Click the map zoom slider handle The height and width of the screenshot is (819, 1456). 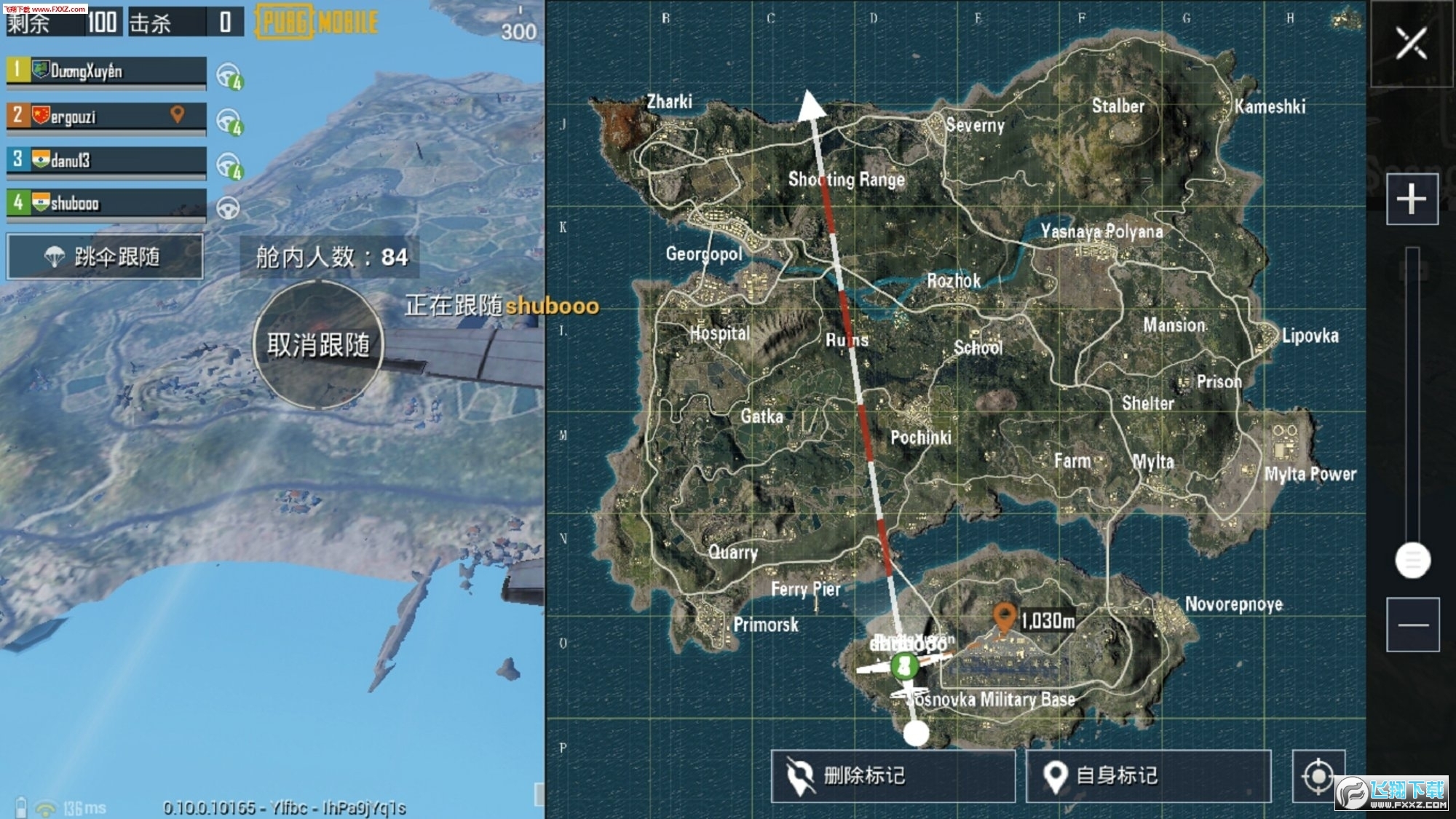click(x=1412, y=560)
